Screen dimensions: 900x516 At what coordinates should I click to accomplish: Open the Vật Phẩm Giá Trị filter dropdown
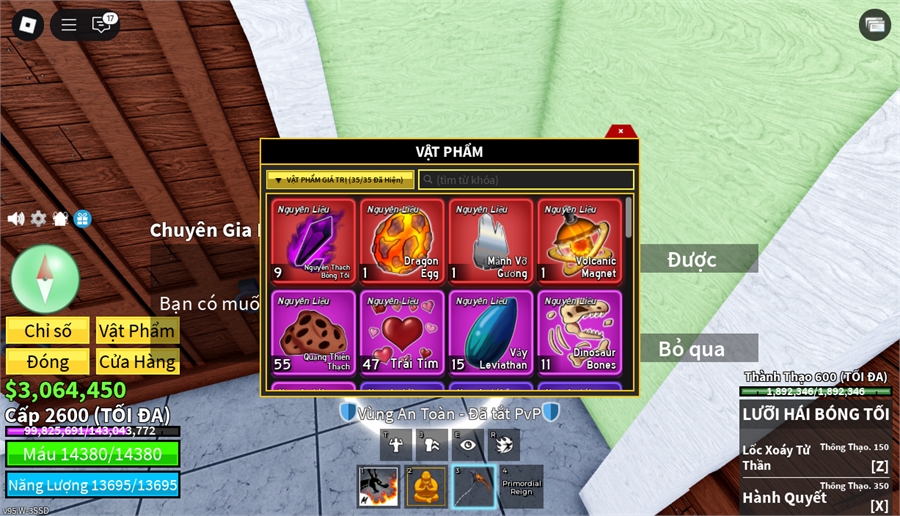click(x=339, y=180)
